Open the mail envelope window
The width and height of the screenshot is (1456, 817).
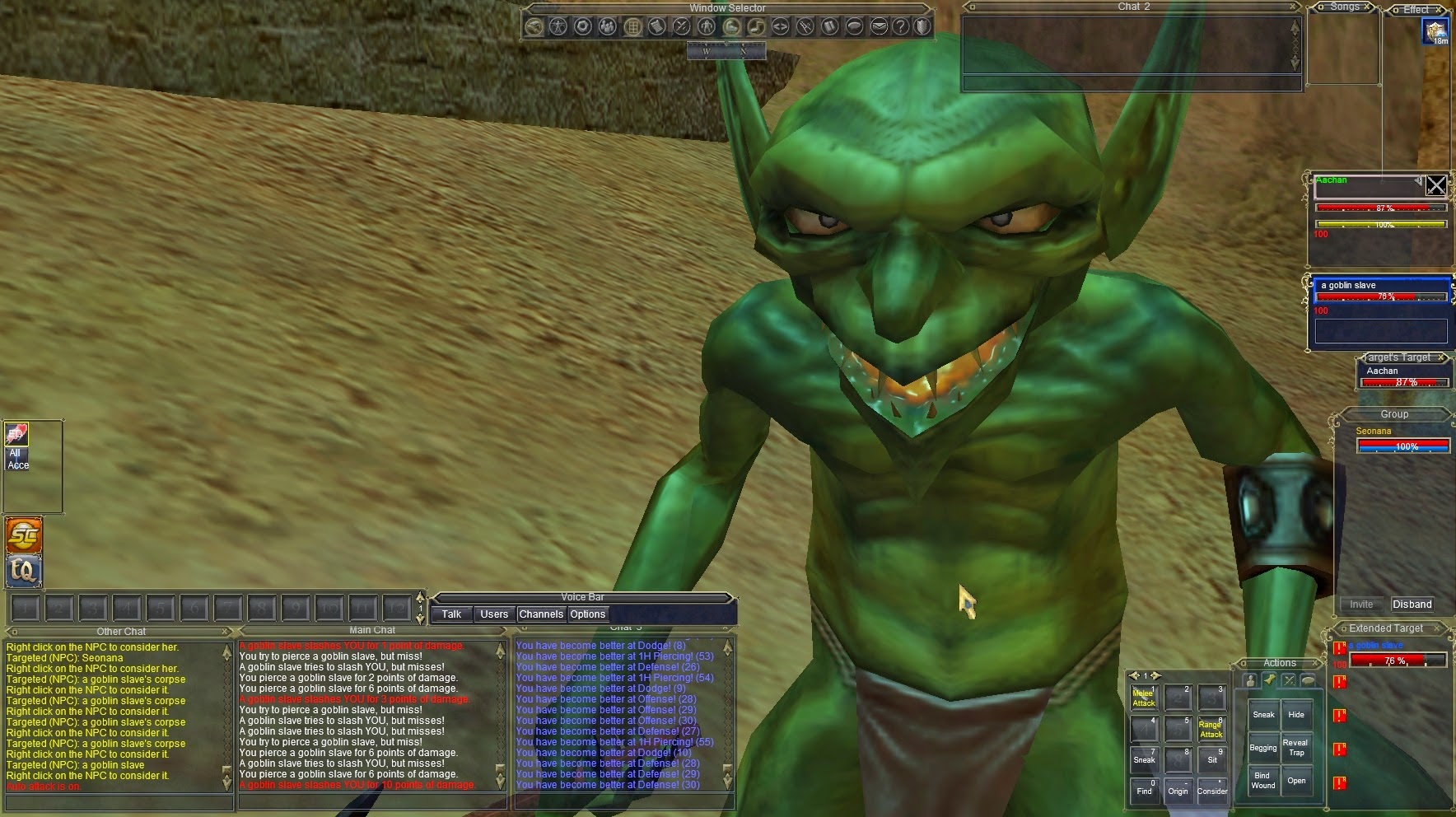click(879, 26)
